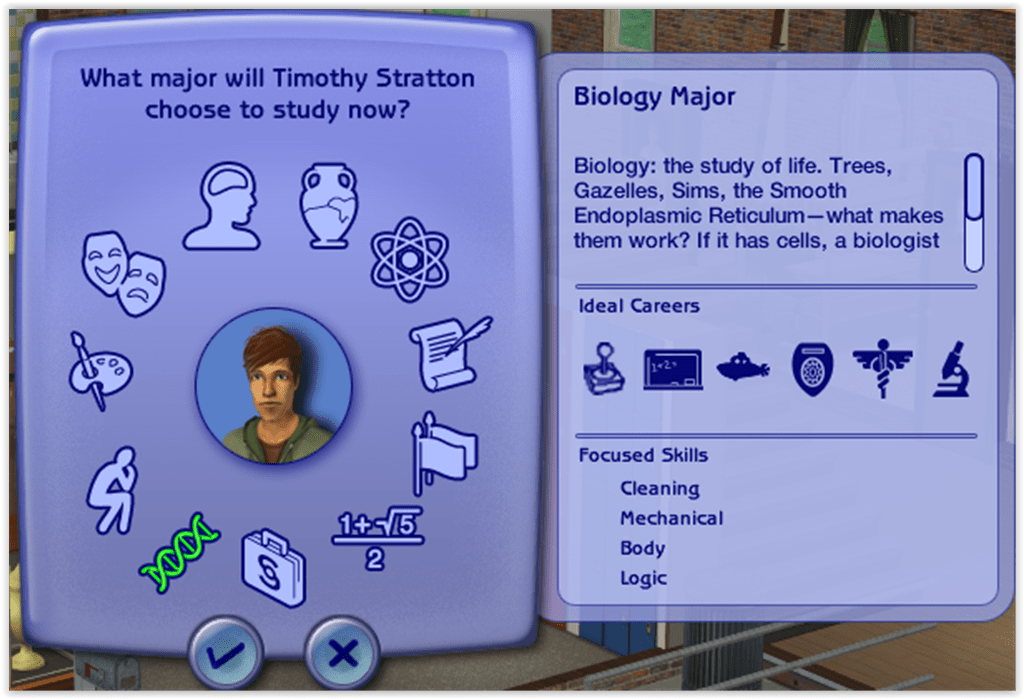Click the police badge career icon
The height and width of the screenshot is (699, 1024).
(x=810, y=369)
